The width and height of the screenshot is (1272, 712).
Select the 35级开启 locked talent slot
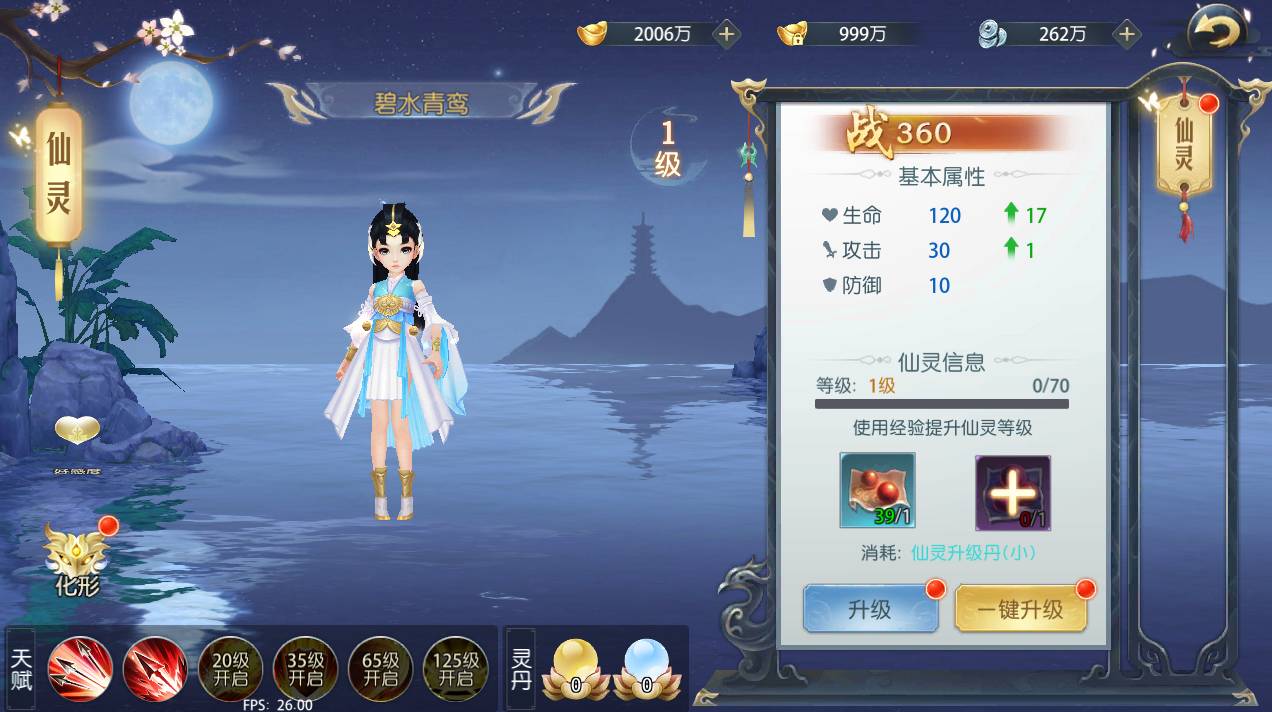(x=305, y=668)
